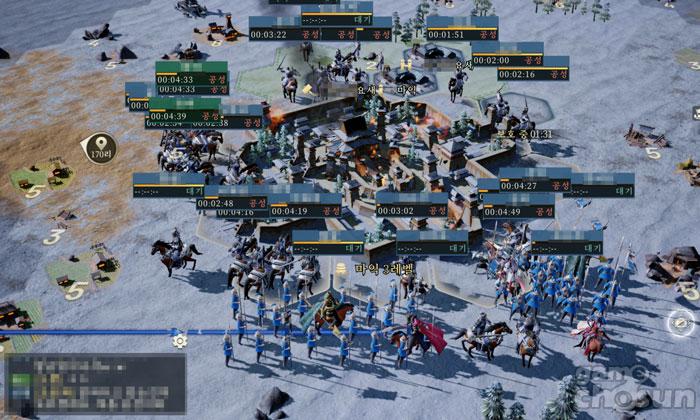The height and width of the screenshot is (420, 700).
Task: Choose the army tag with 00:04:27 timer
Action: (535, 185)
